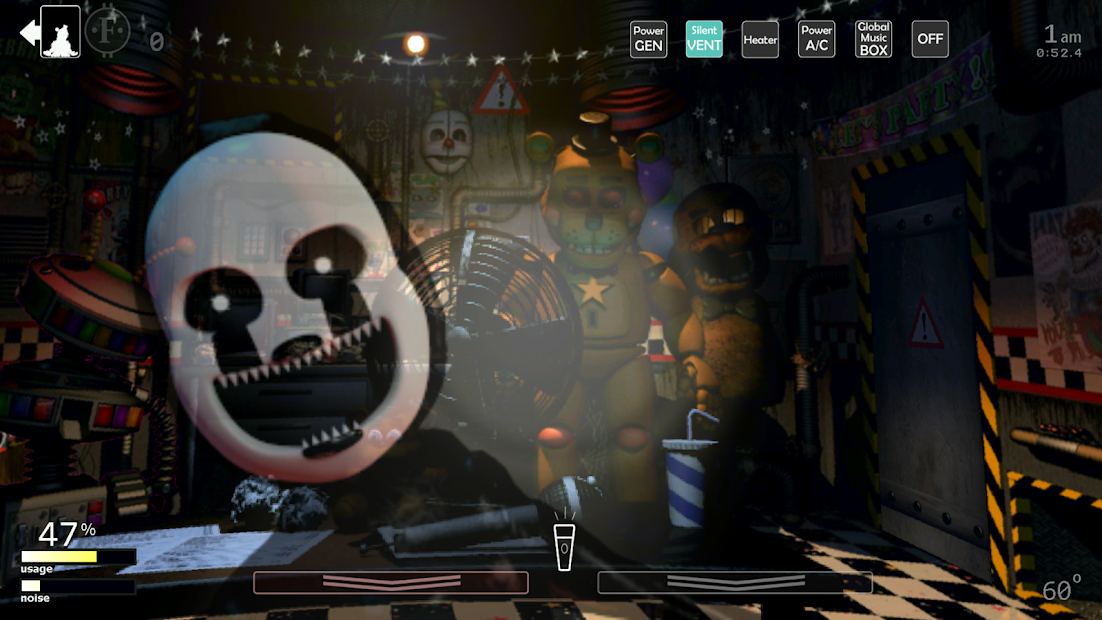
Task: Click the arrow with Freddy silhouette icon
Action: (50, 32)
